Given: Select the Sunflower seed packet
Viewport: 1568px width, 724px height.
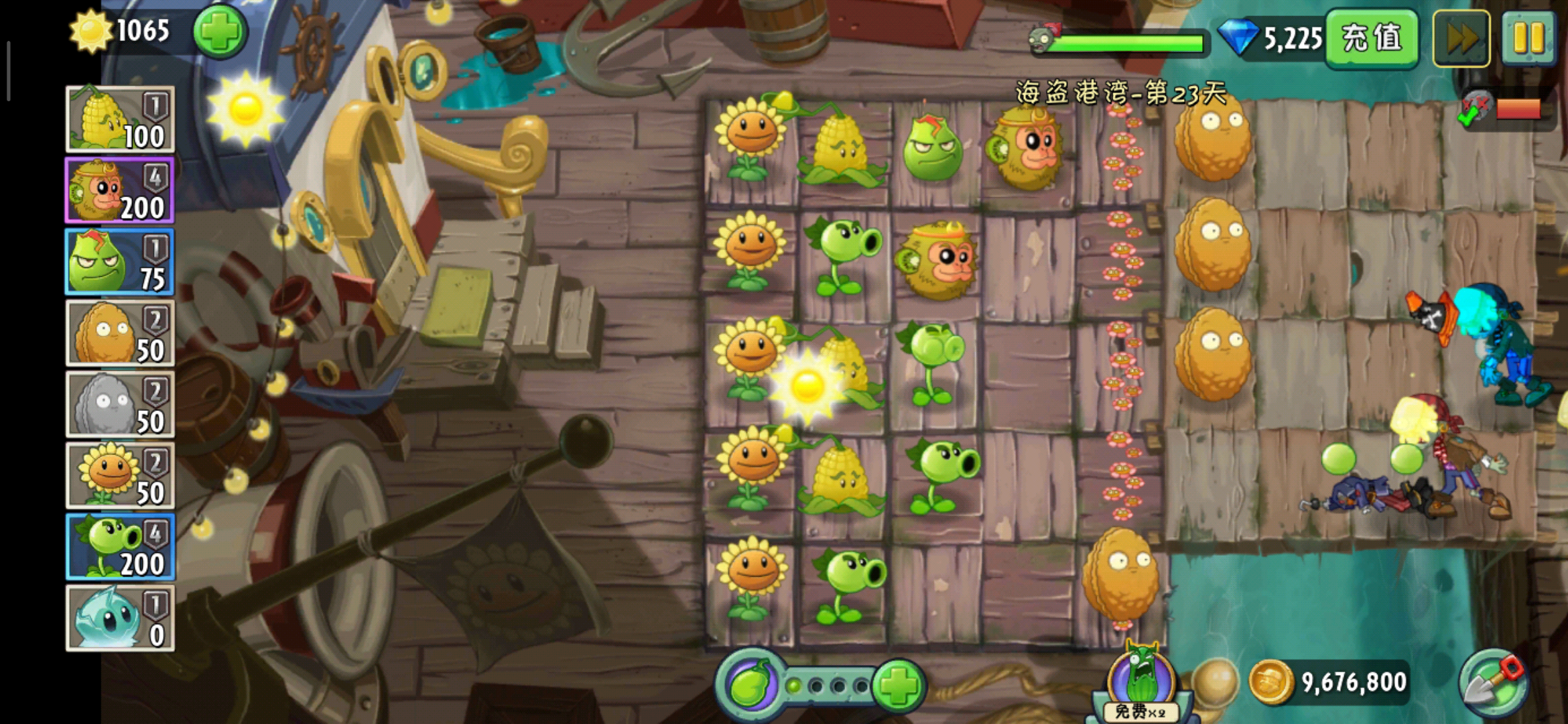Looking at the screenshot, I should click(120, 475).
